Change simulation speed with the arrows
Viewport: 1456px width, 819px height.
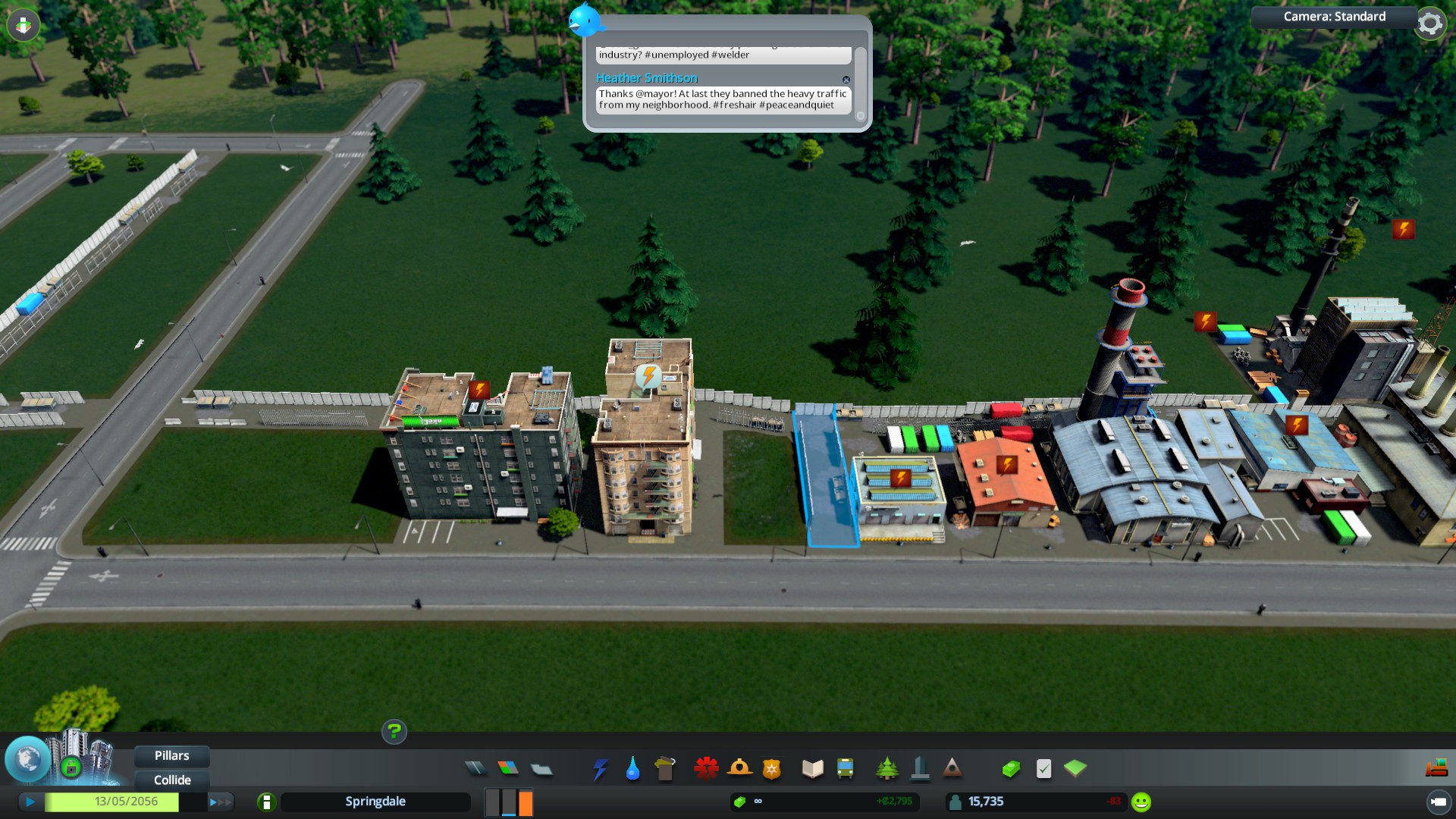(219, 802)
